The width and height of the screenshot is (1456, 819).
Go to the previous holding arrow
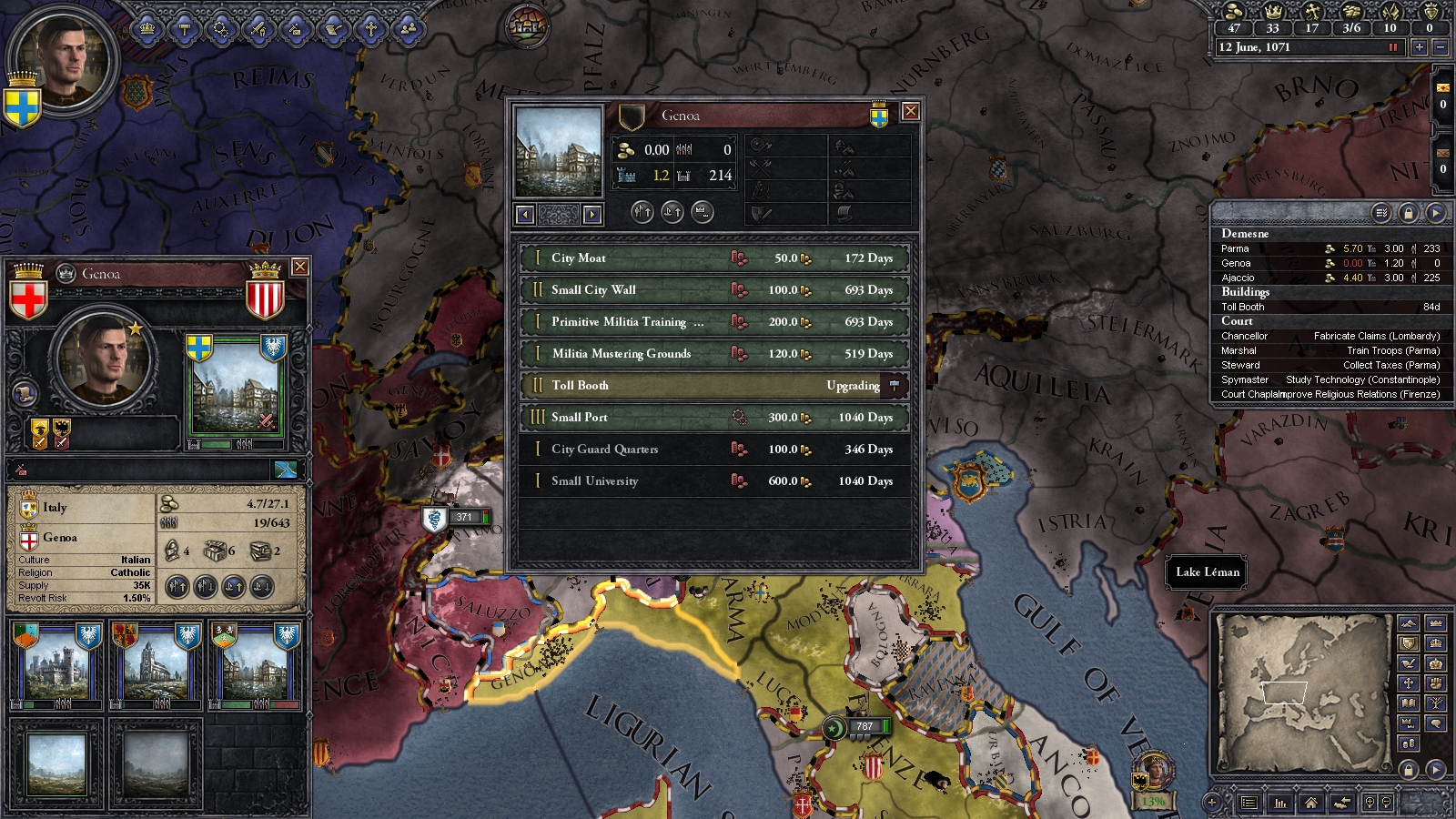[x=525, y=215]
